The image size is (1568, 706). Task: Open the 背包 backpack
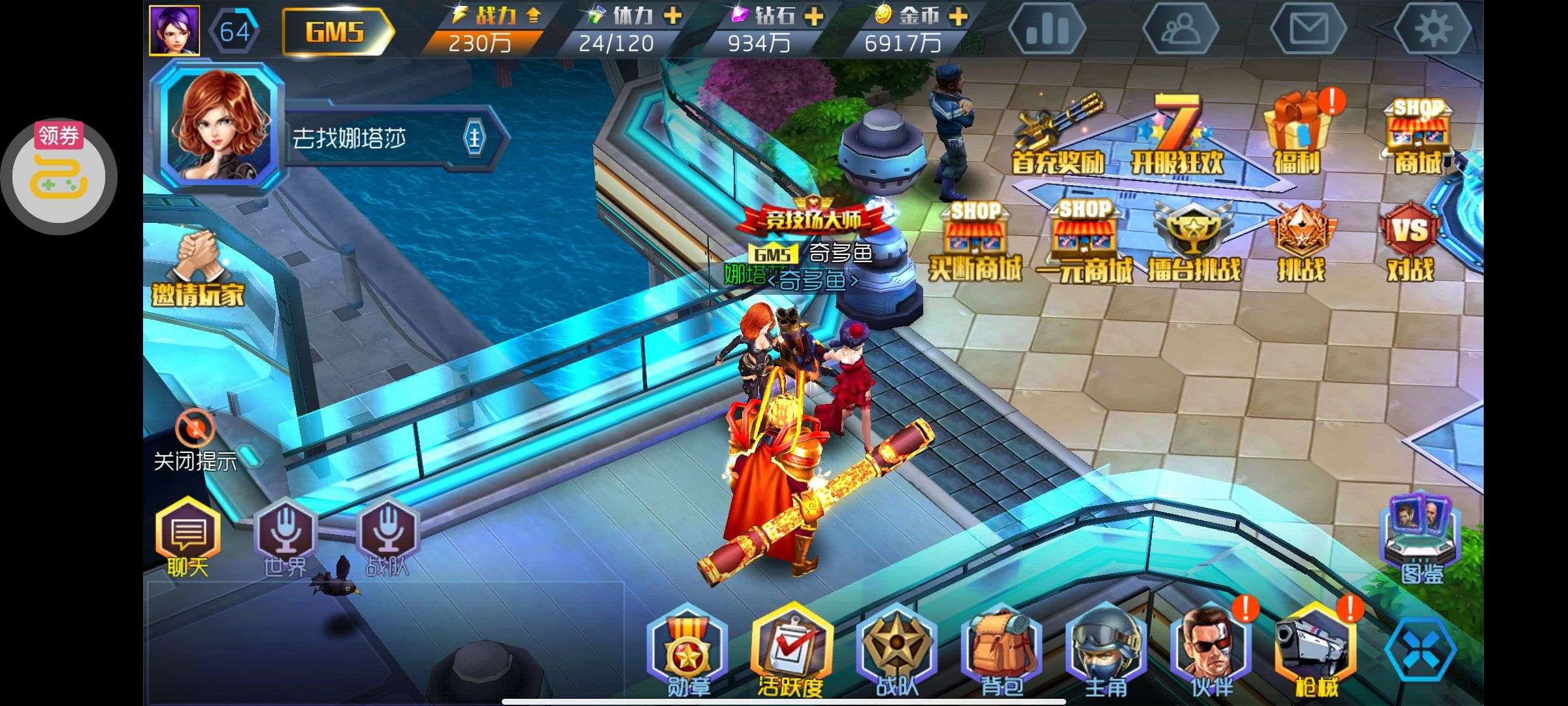1000,654
